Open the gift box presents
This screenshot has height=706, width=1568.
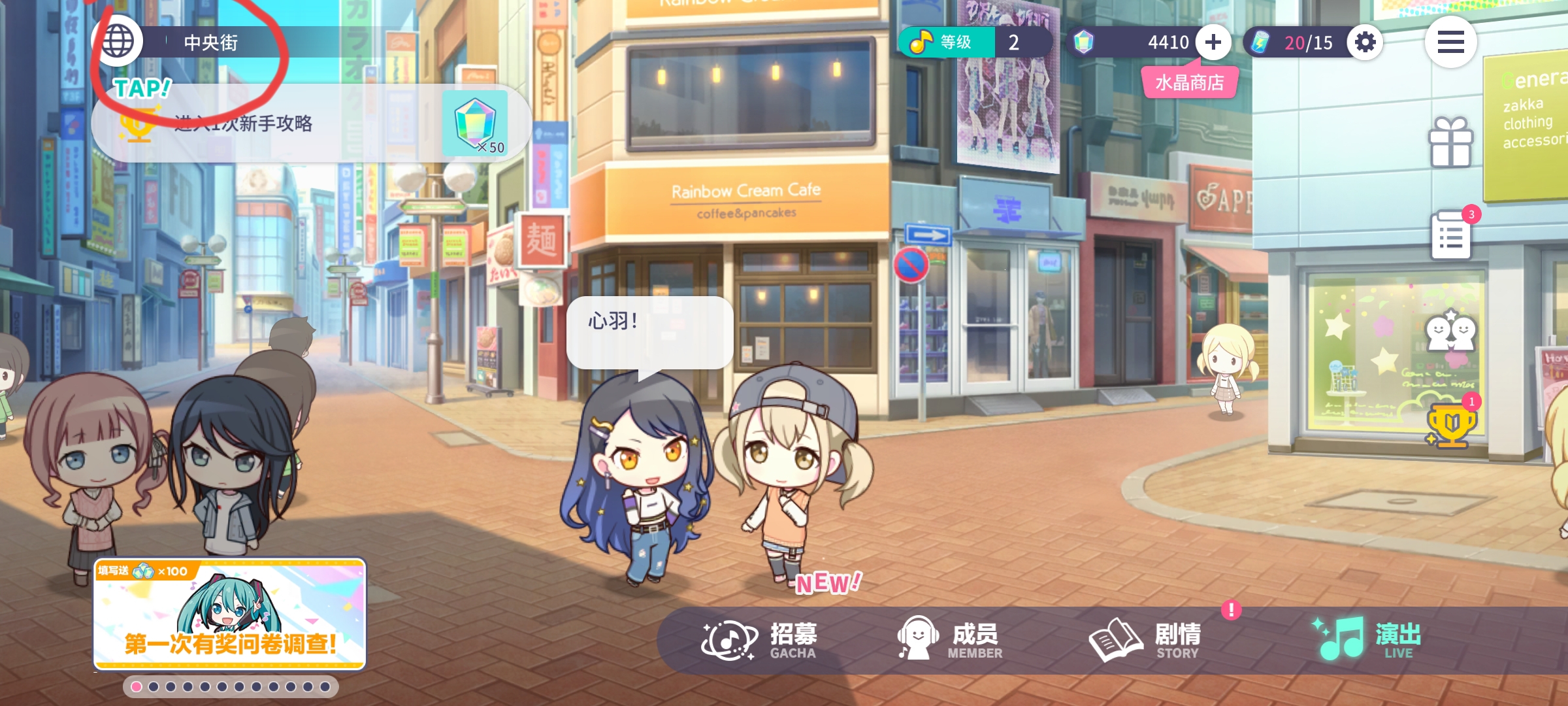(1450, 143)
